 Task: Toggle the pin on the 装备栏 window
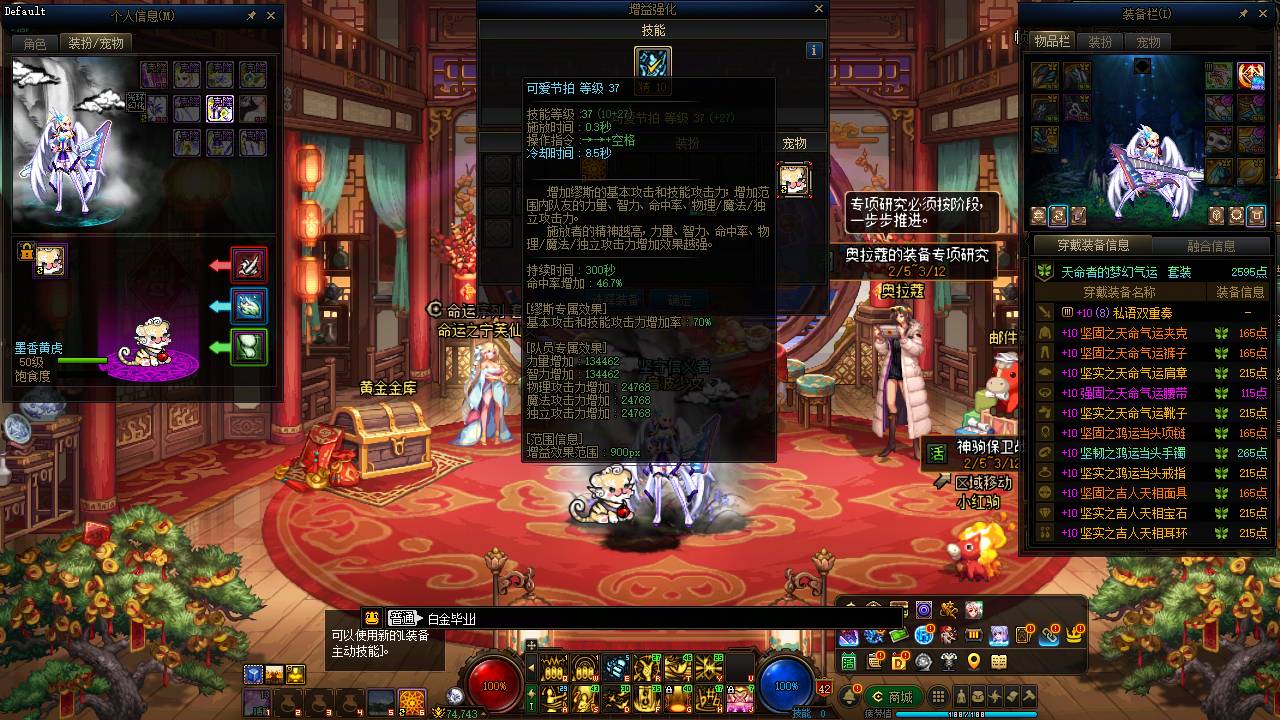(1243, 13)
